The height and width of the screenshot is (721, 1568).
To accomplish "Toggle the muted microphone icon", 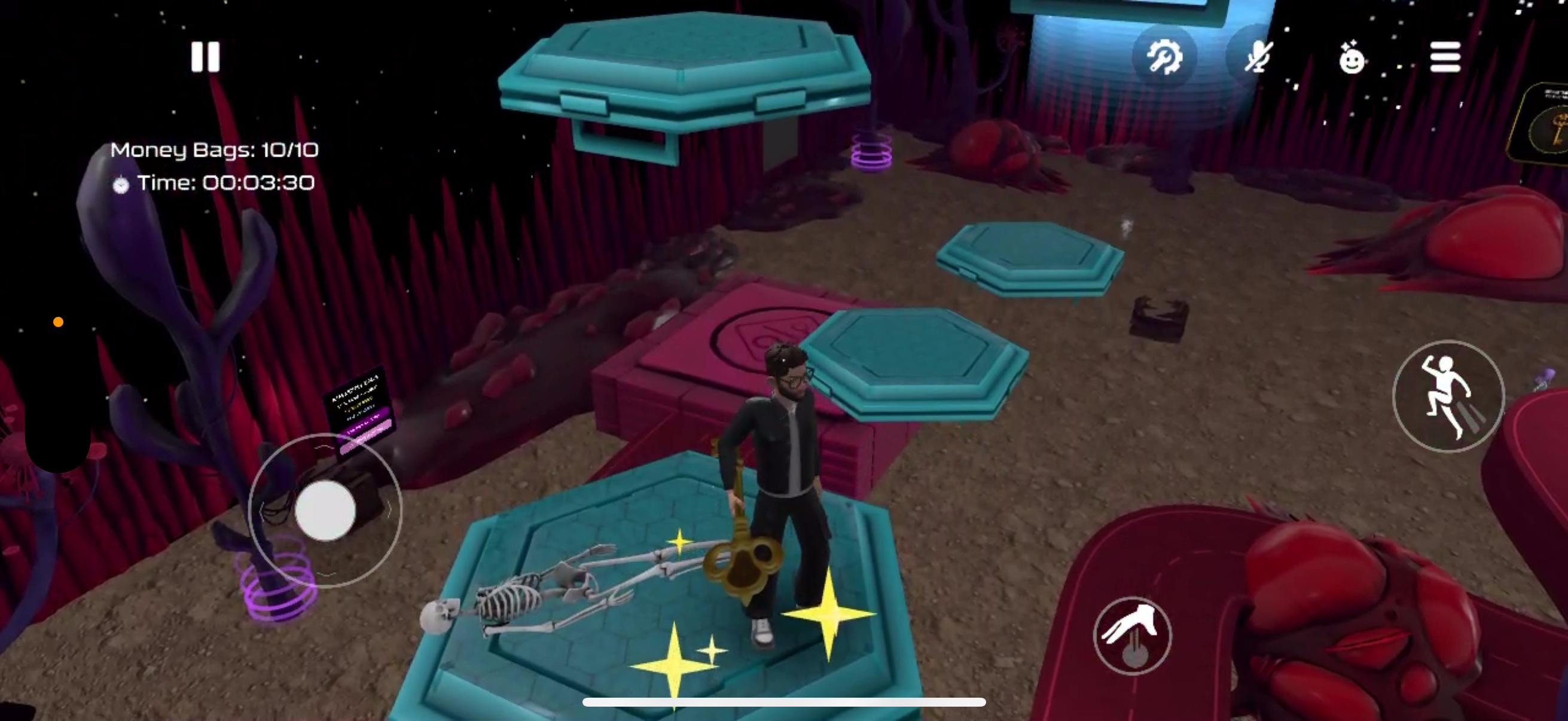I will pos(1258,58).
